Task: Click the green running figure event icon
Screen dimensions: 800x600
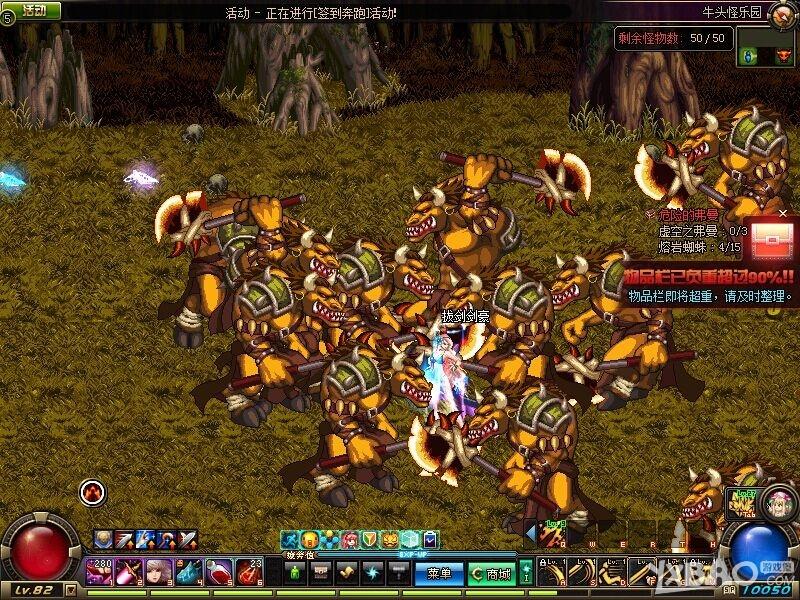Action: point(289,540)
